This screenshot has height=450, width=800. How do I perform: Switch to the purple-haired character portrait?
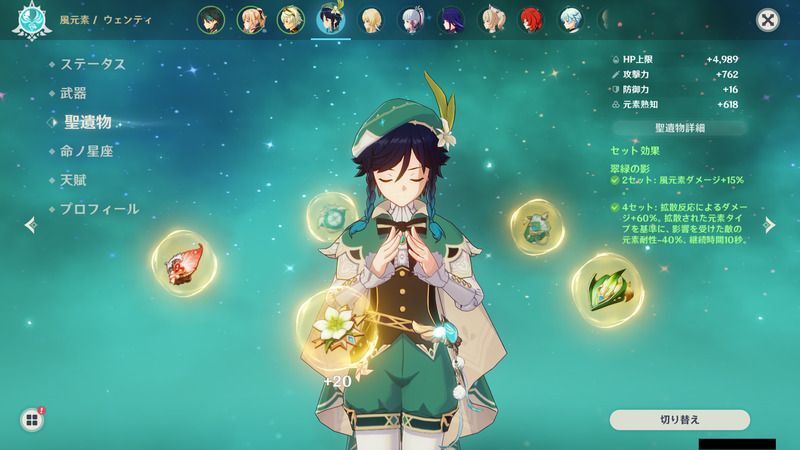point(451,18)
